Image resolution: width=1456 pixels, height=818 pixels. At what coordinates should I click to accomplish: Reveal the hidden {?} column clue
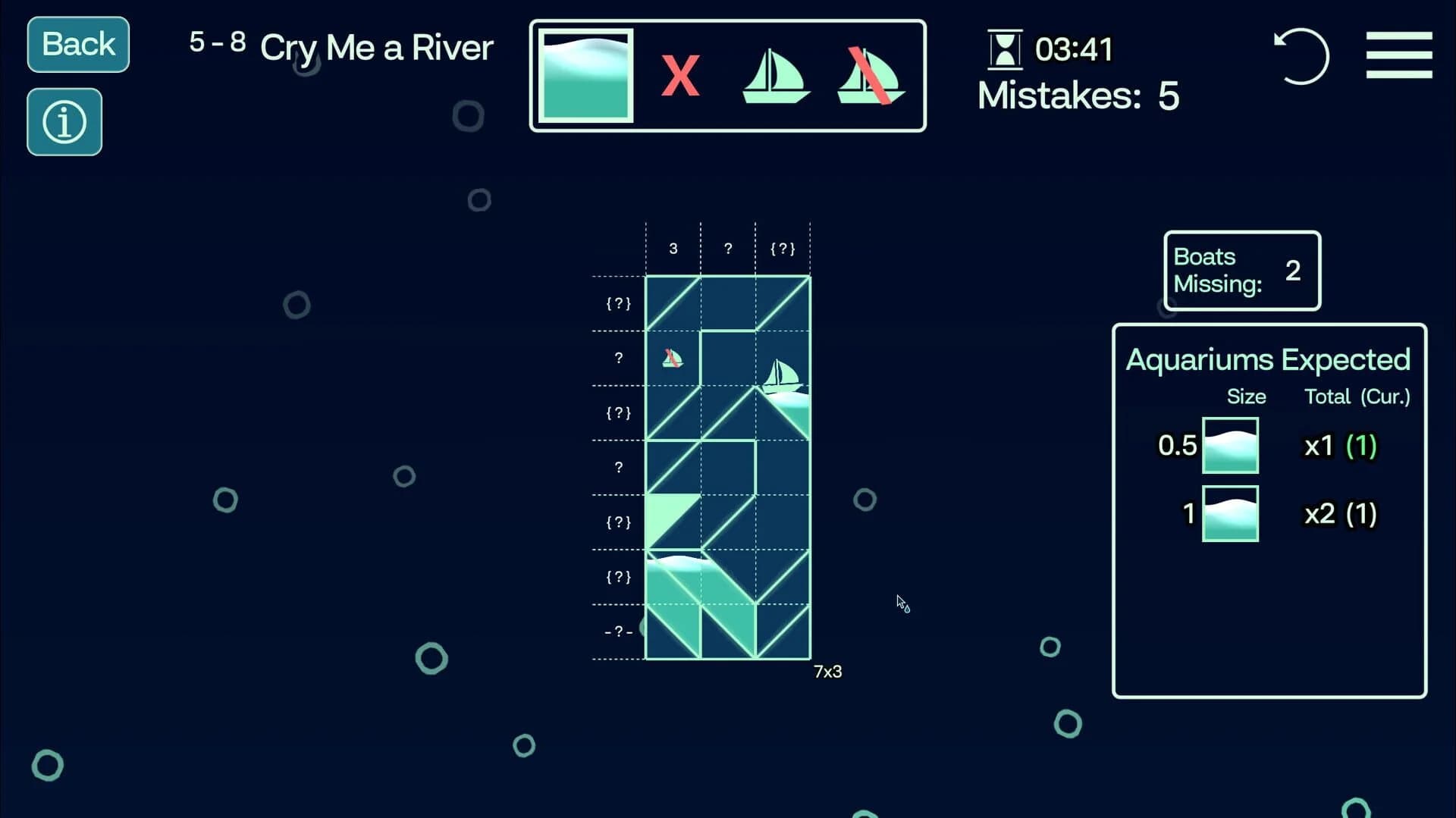[x=783, y=247]
